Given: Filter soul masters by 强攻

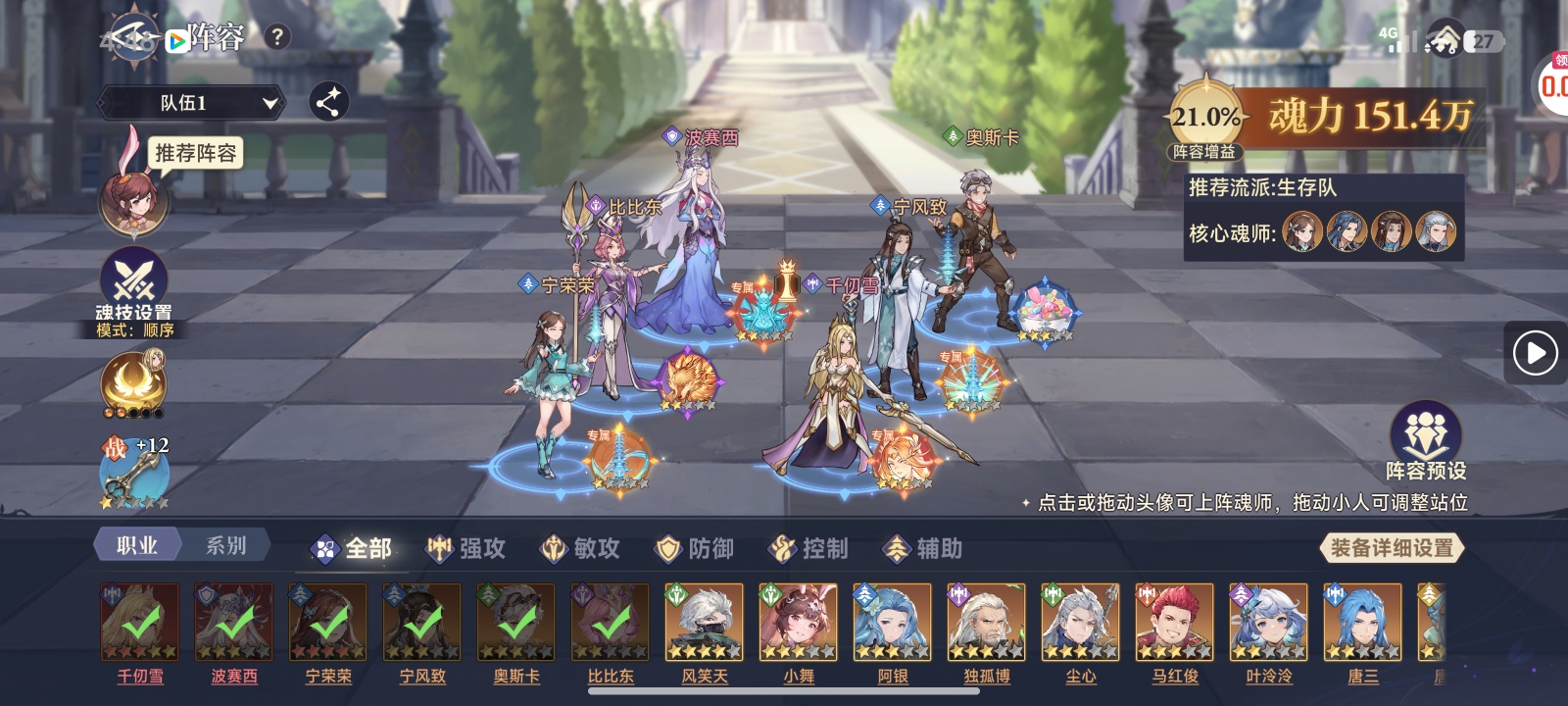Looking at the screenshot, I should (x=466, y=549).
